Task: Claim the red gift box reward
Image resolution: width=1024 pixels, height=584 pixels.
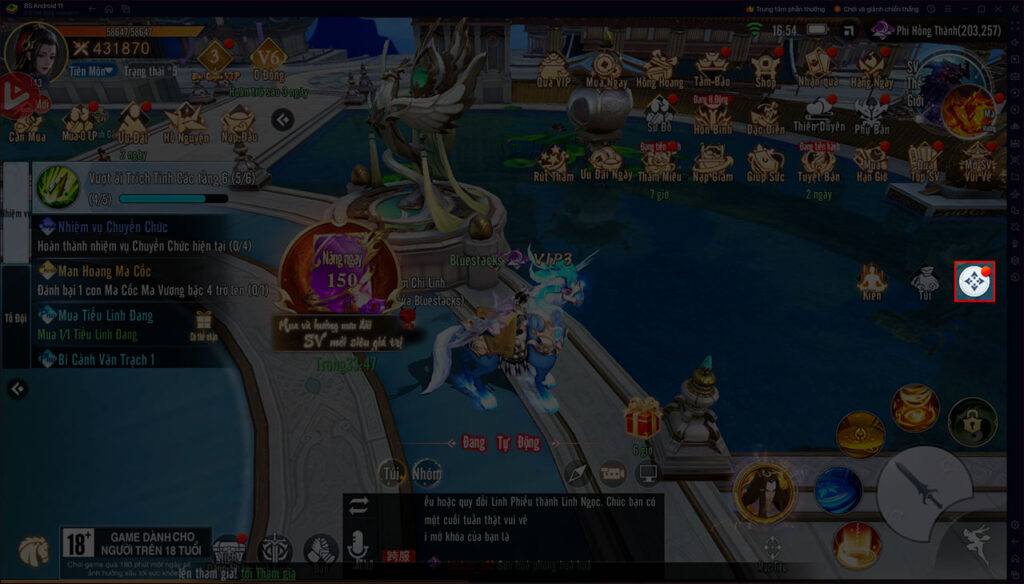Action: click(642, 418)
